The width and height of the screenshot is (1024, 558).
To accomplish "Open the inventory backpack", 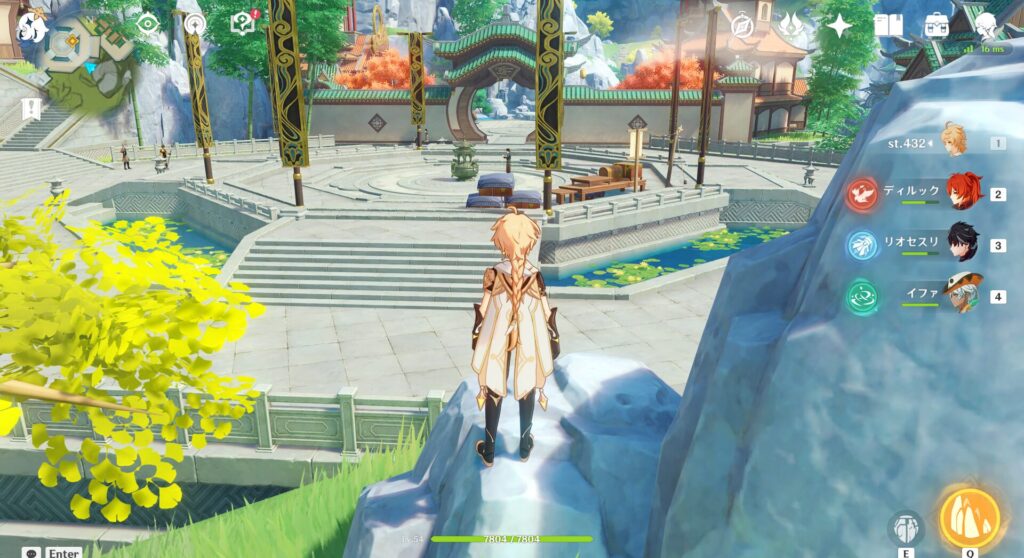I will 937,25.
